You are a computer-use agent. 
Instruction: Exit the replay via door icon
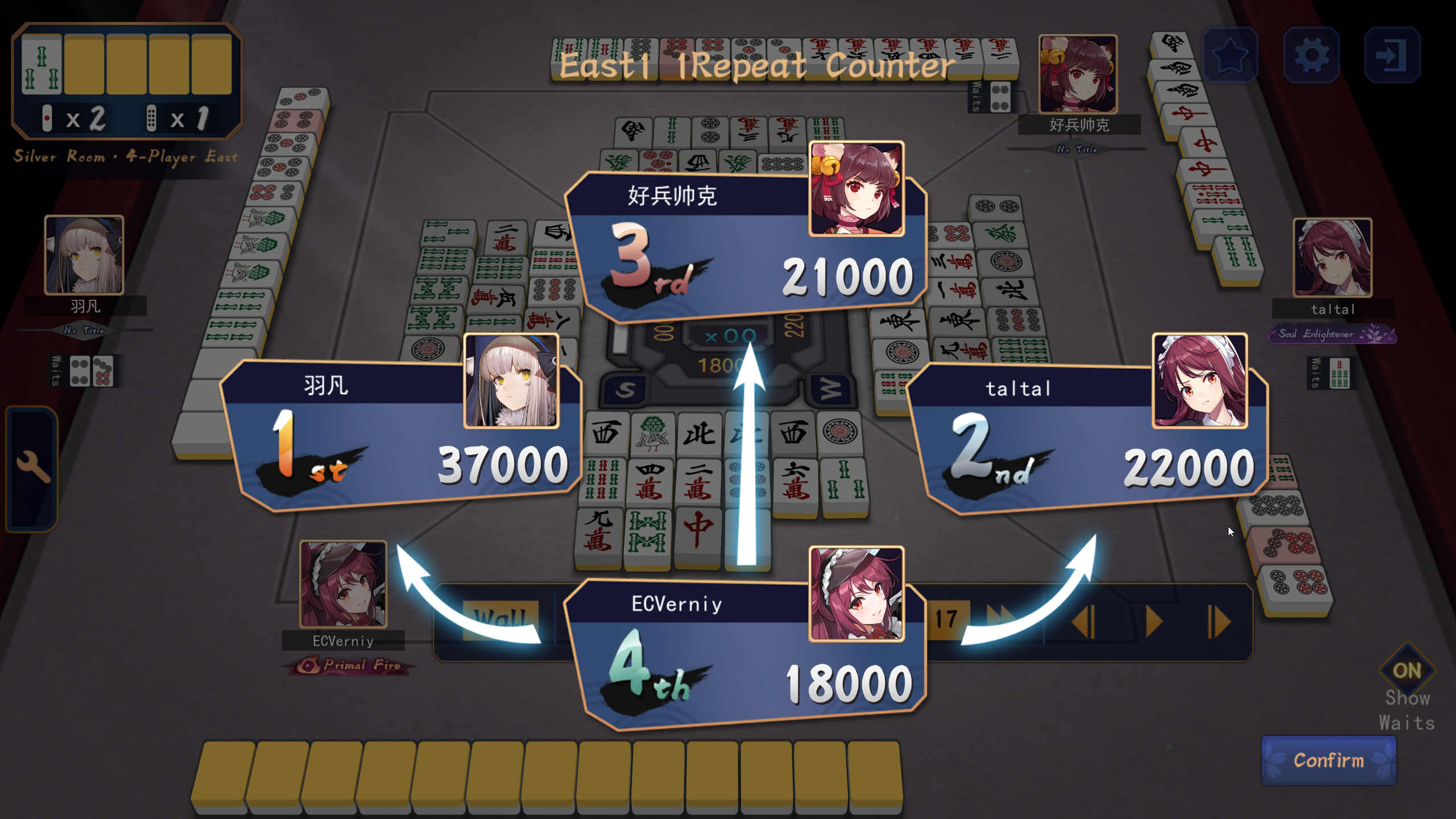1392,55
